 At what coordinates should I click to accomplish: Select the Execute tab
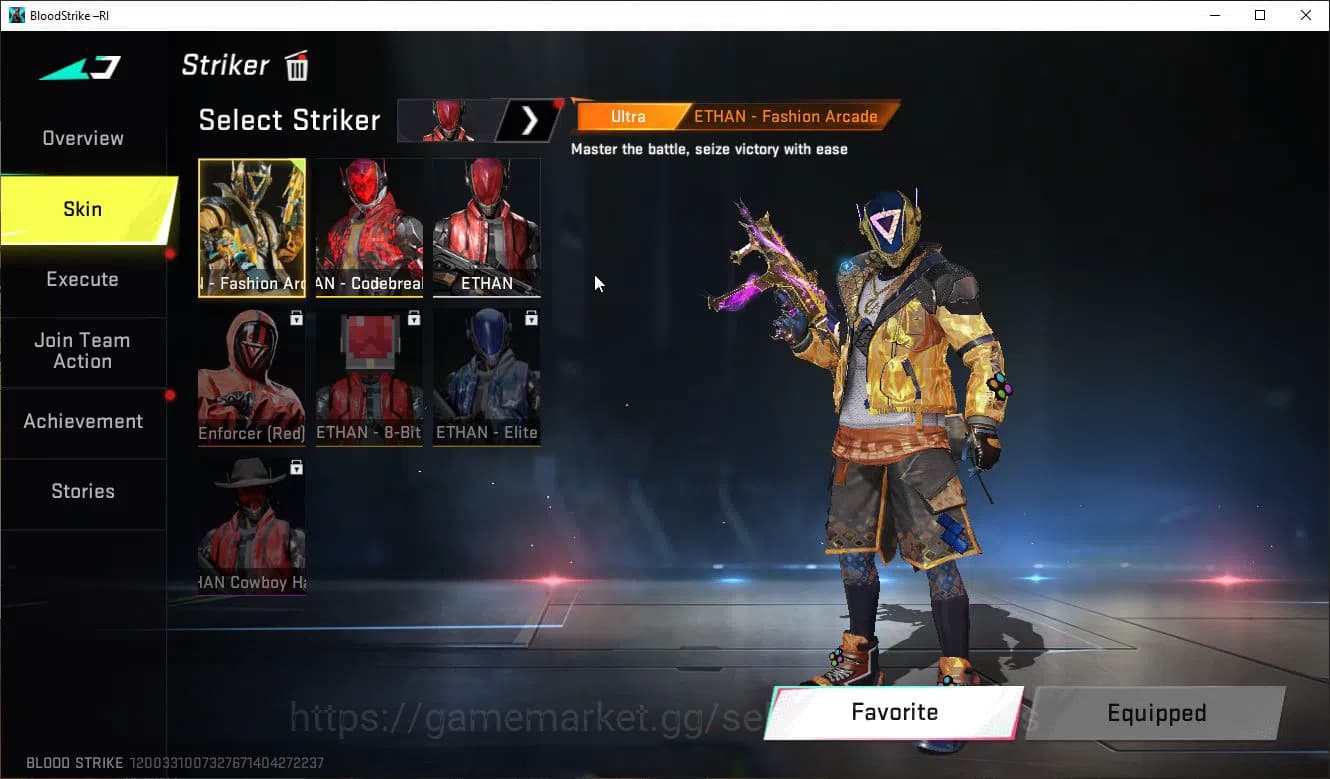82,279
